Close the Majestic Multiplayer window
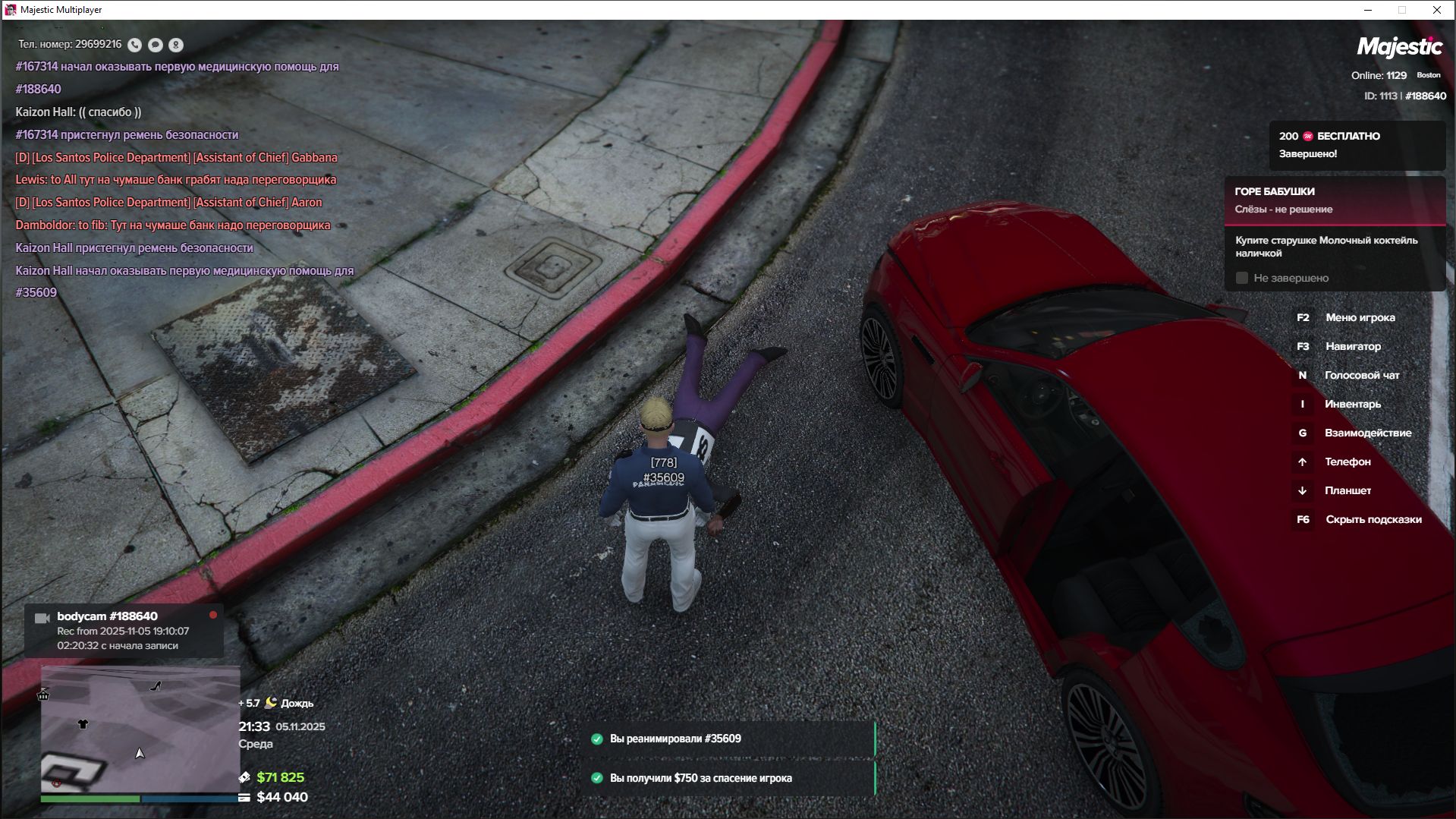 pos(1436,10)
